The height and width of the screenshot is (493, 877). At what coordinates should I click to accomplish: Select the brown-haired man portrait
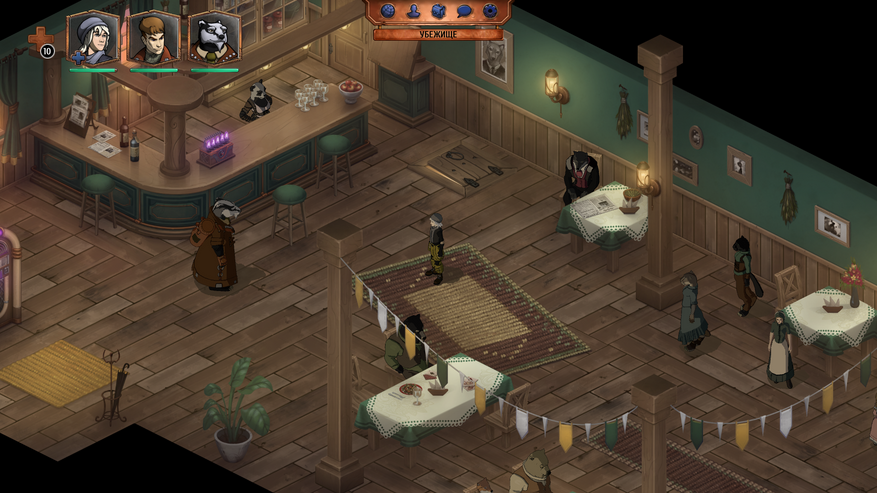click(153, 38)
